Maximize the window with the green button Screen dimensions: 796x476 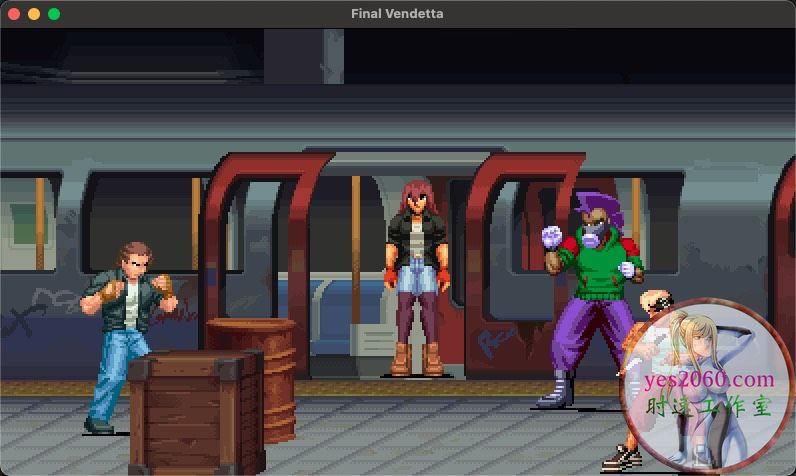point(54,14)
